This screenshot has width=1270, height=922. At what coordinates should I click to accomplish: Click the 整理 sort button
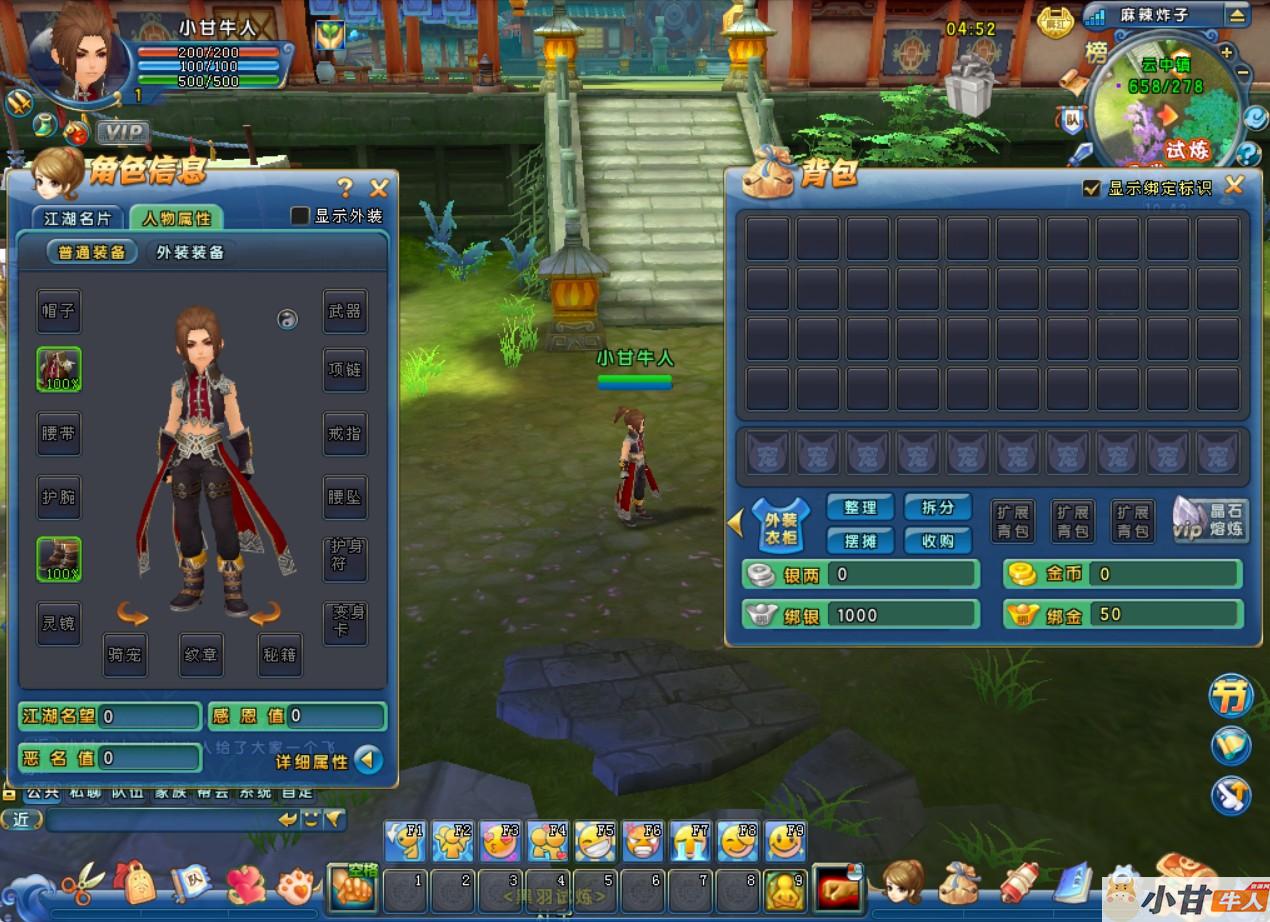(x=860, y=507)
